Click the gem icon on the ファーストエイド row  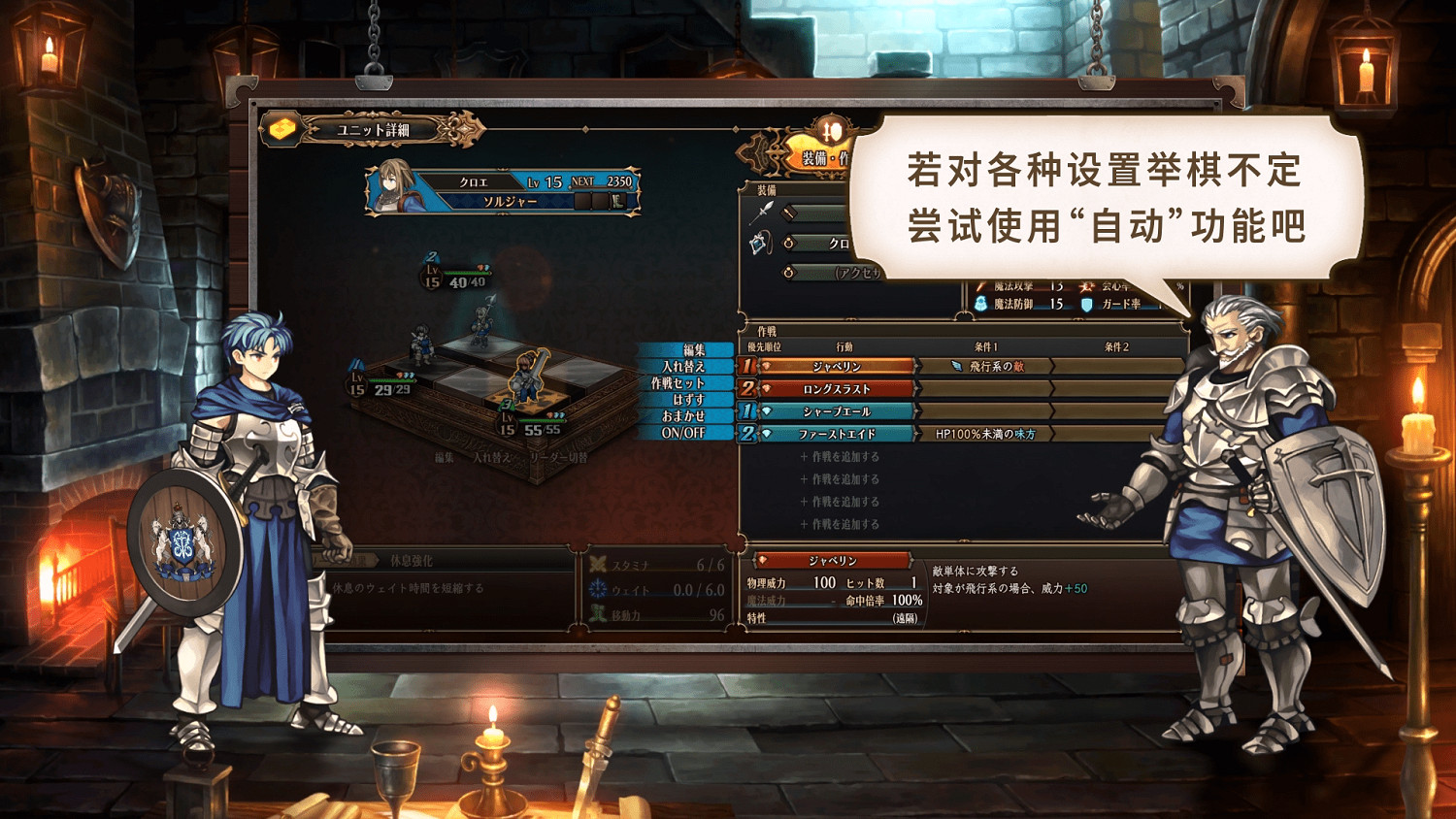(769, 433)
